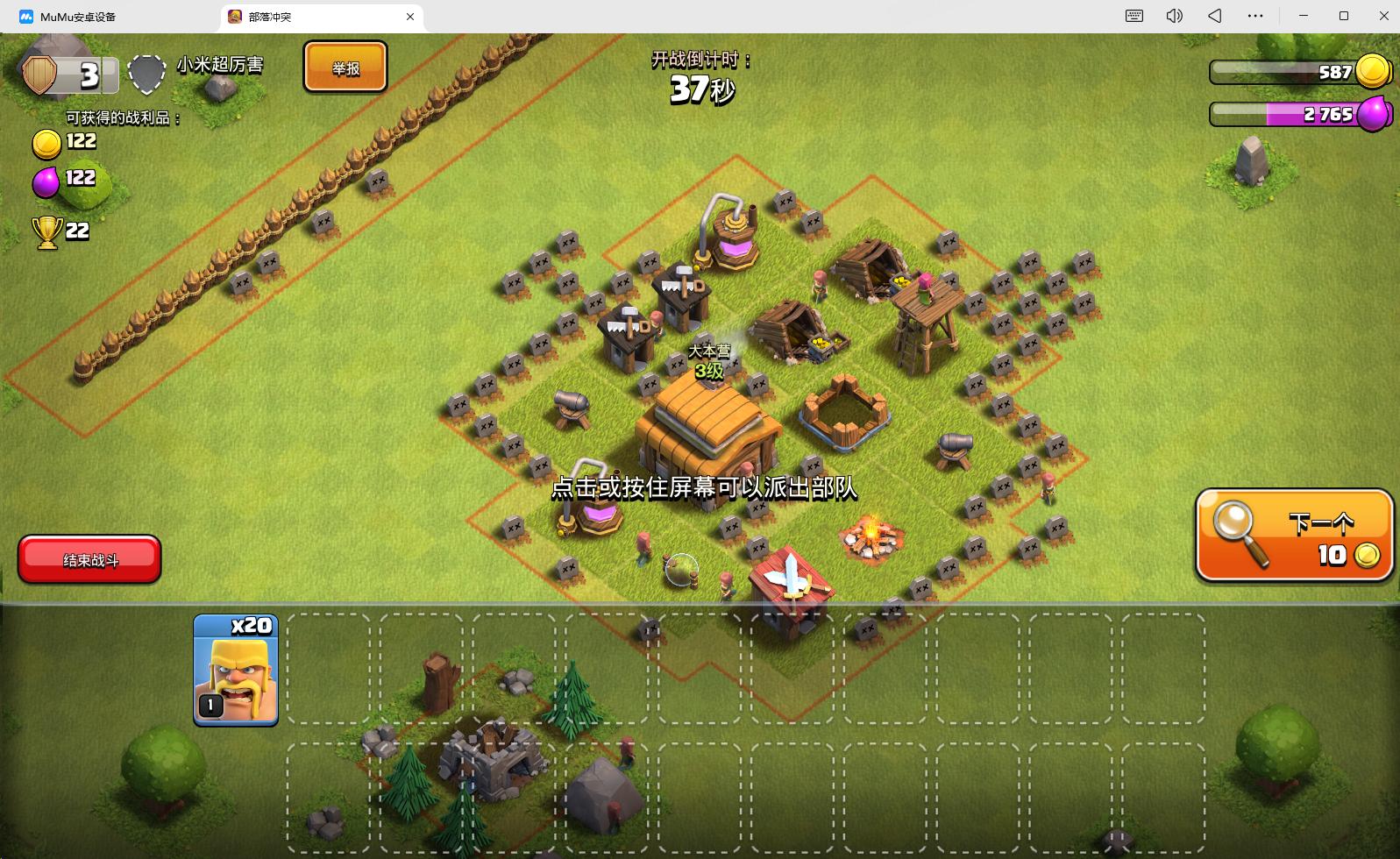Close the 部落冲突 tab
Viewport: 1400px width, 859px height.
pyautogui.click(x=410, y=17)
